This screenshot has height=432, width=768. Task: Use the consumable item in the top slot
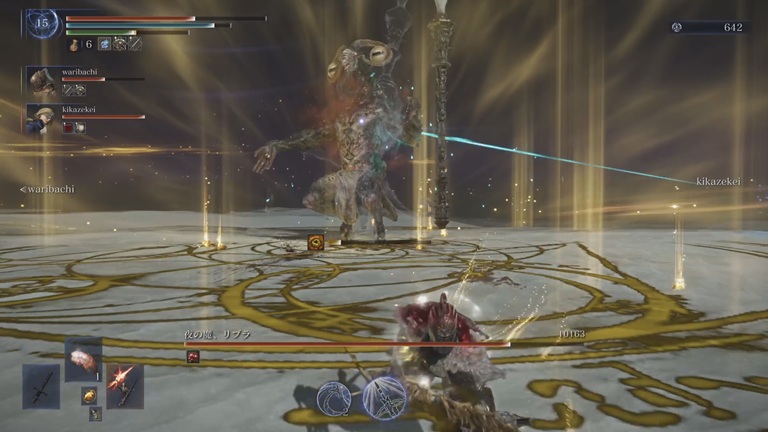tap(83, 359)
